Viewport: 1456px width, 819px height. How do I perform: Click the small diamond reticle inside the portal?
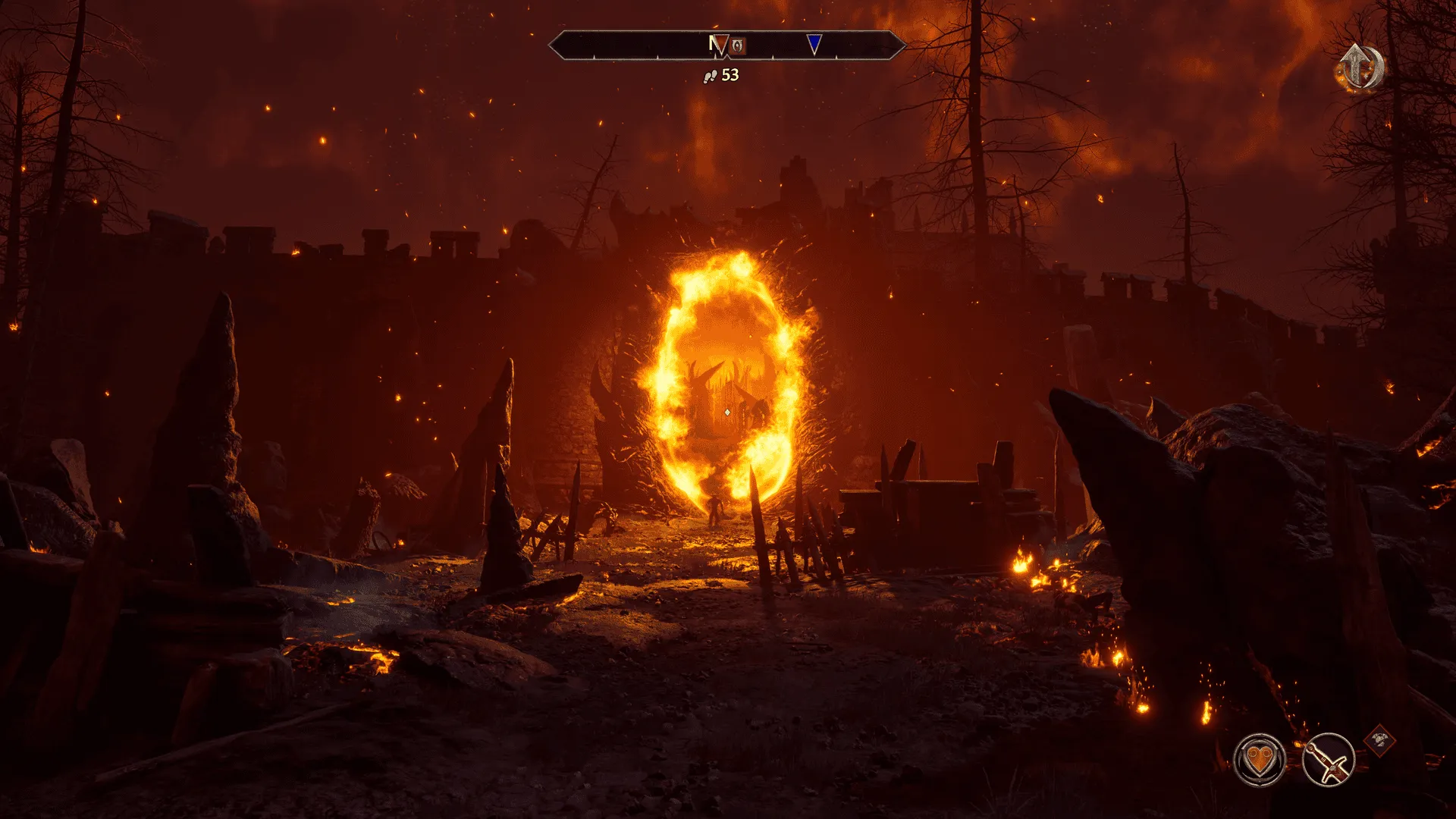coord(726,410)
